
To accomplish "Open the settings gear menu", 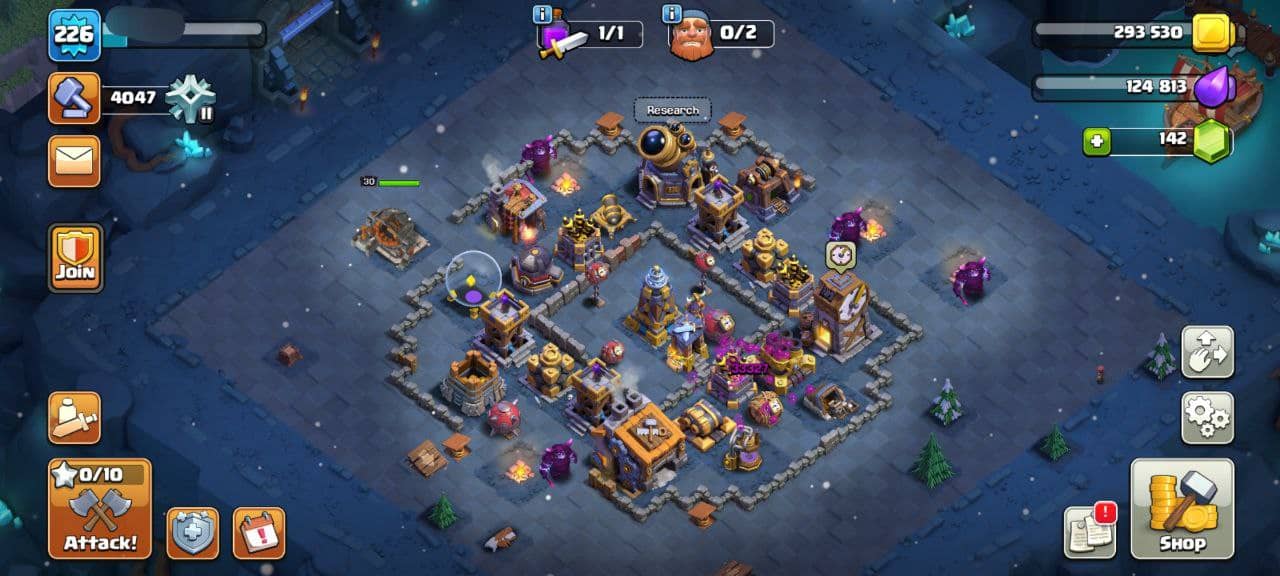I will [1207, 417].
